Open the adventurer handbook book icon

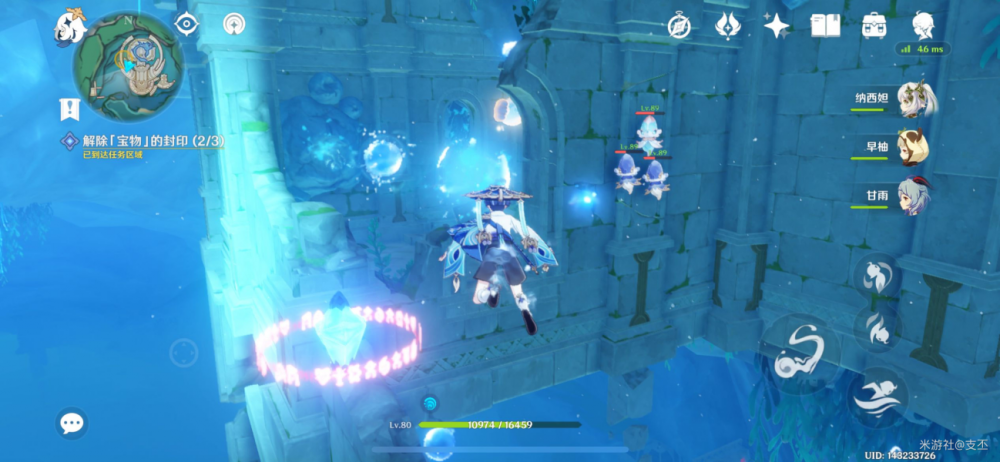point(826,25)
